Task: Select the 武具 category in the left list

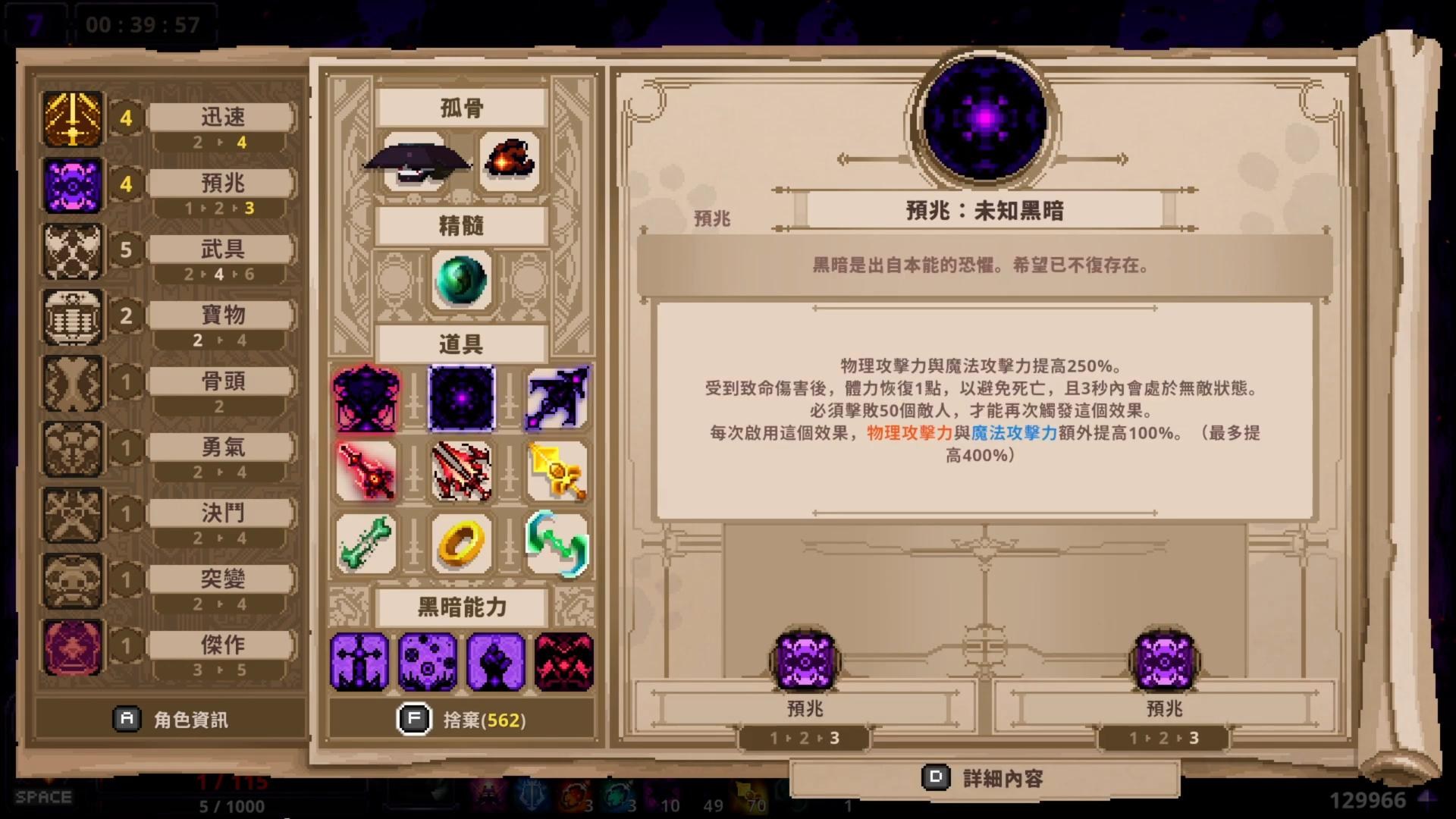Action: (x=220, y=249)
